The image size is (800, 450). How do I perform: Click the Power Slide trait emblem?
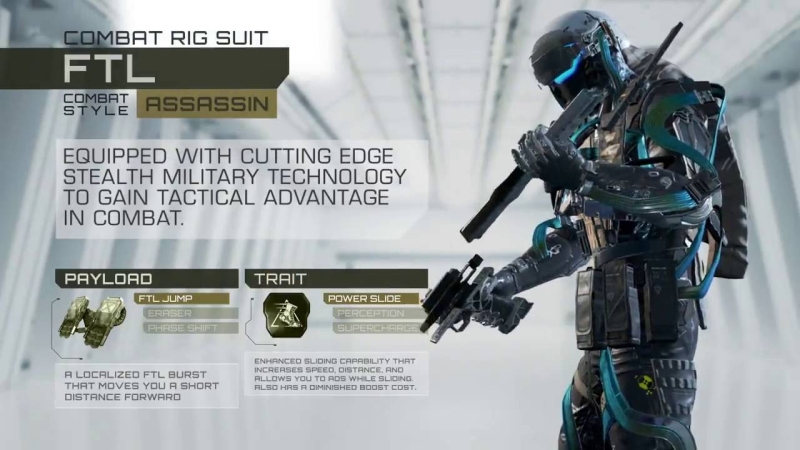(x=283, y=321)
